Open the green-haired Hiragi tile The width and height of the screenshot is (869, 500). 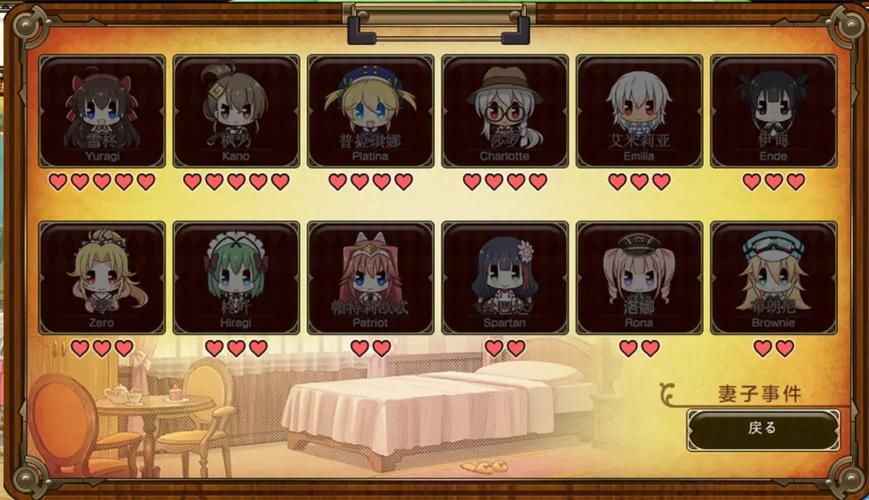236,277
